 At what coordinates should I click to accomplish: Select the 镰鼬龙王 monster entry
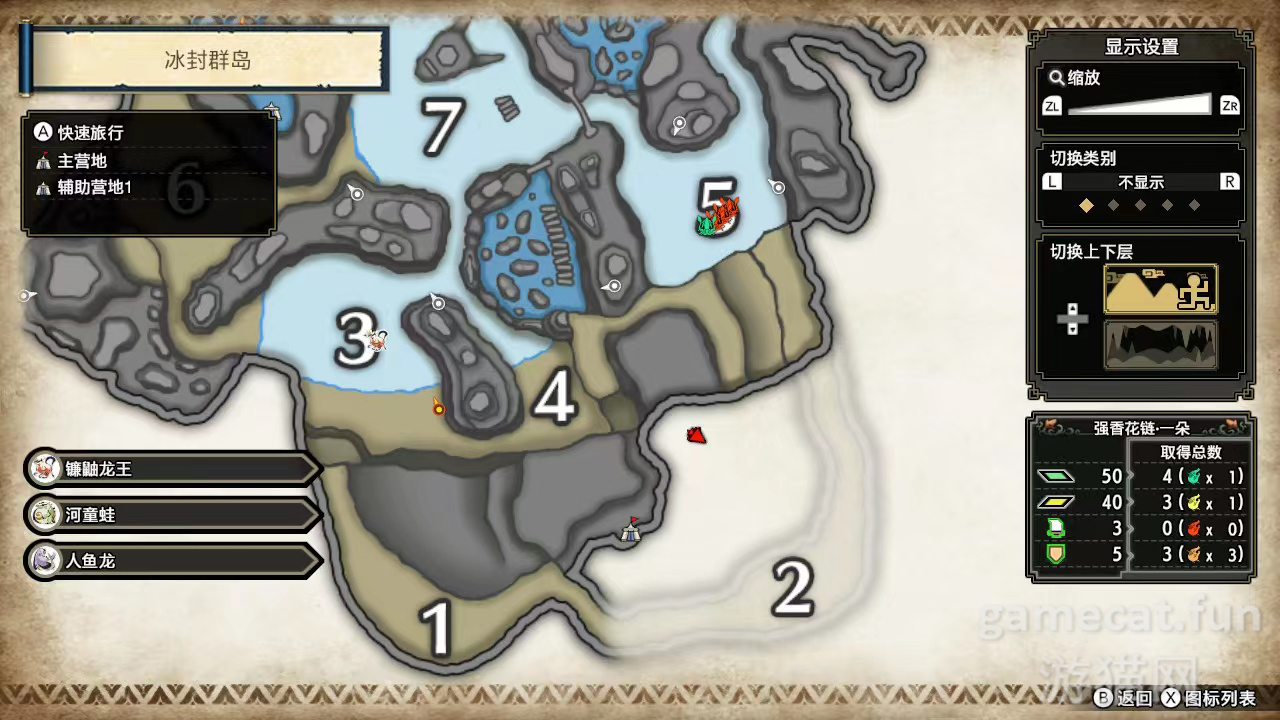pos(170,469)
